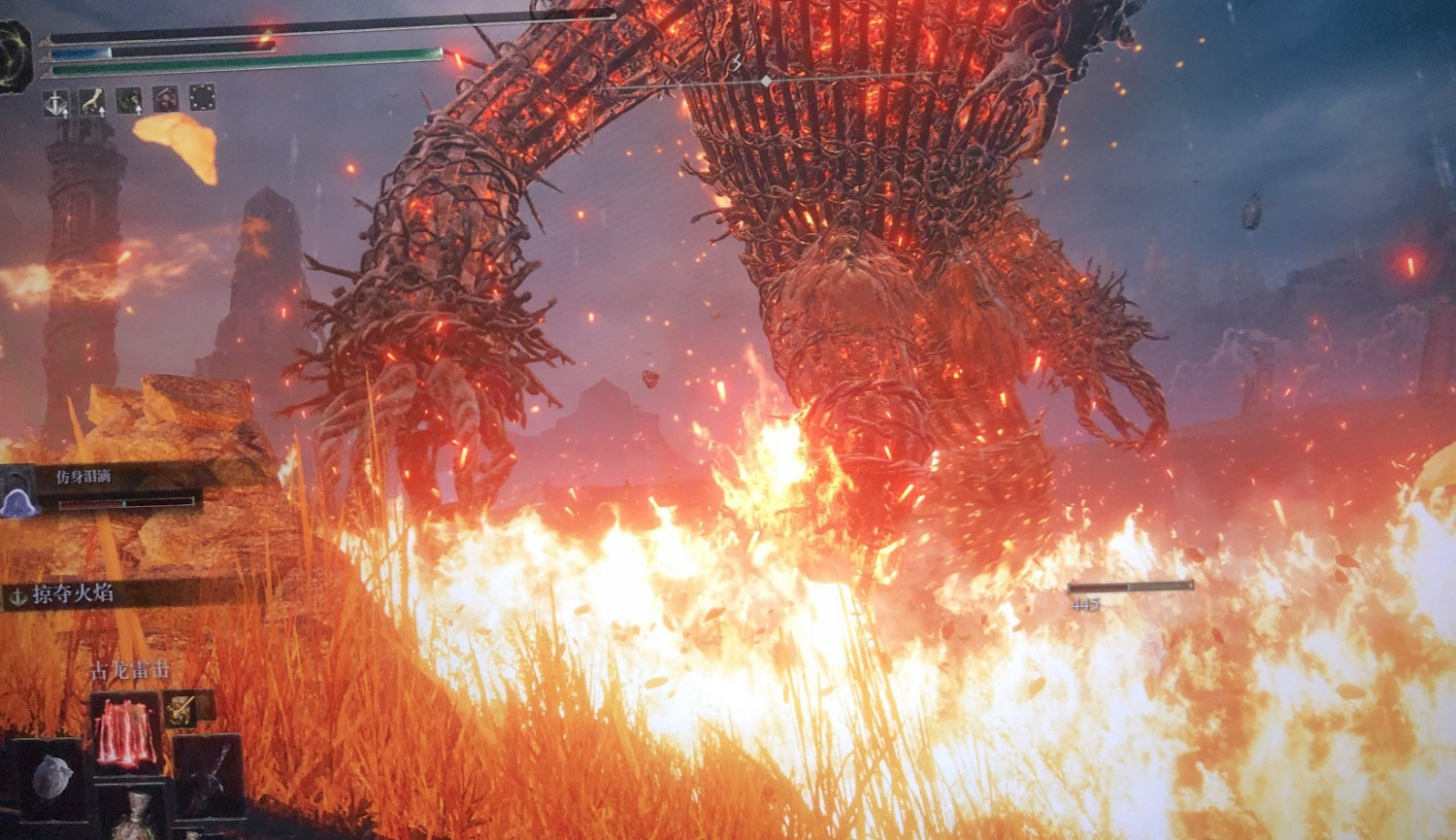Open the golden sword talisman item icon

(181, 709)
